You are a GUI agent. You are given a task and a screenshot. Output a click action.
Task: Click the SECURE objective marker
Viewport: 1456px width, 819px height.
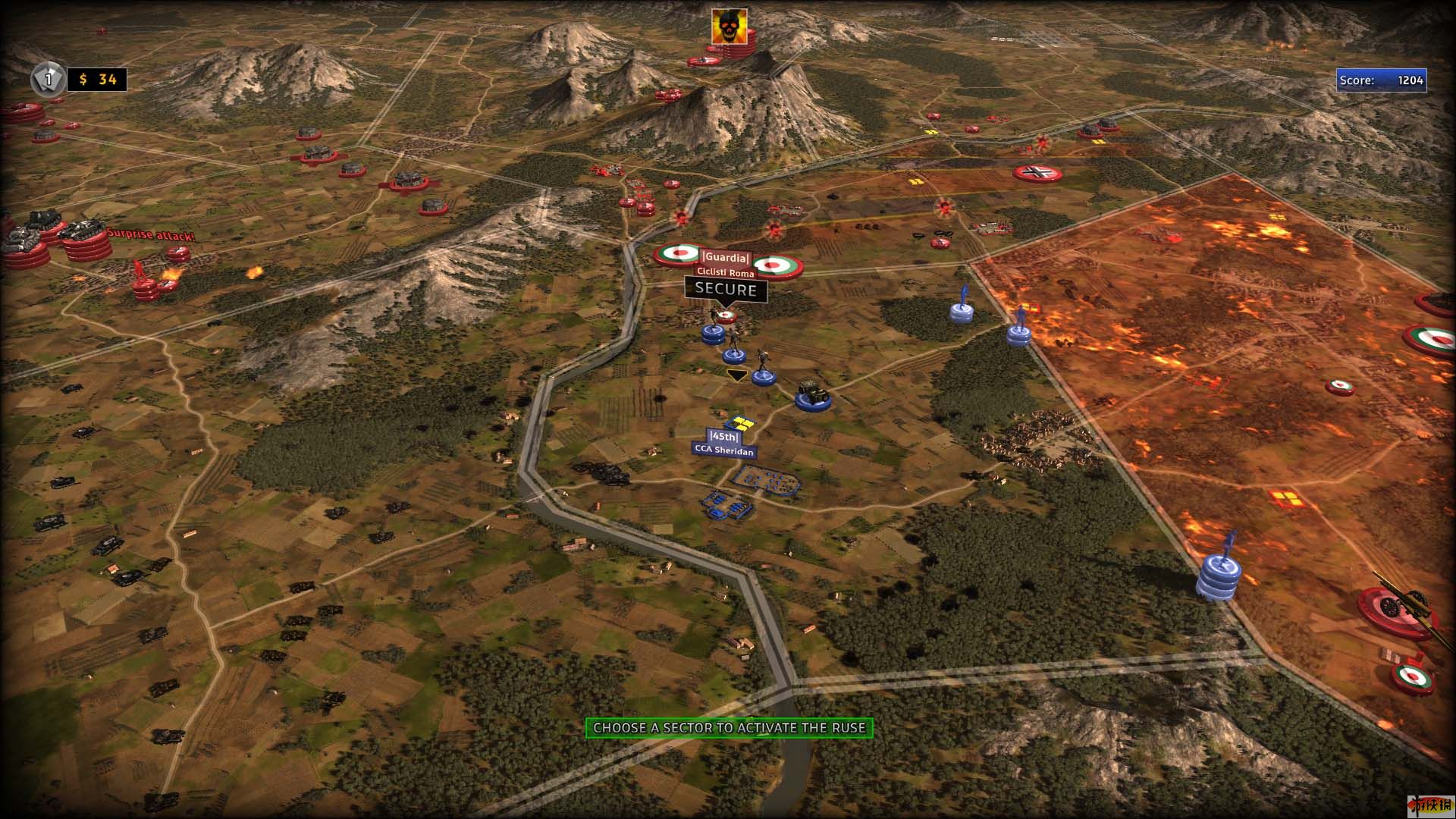(x=726, y=289)
